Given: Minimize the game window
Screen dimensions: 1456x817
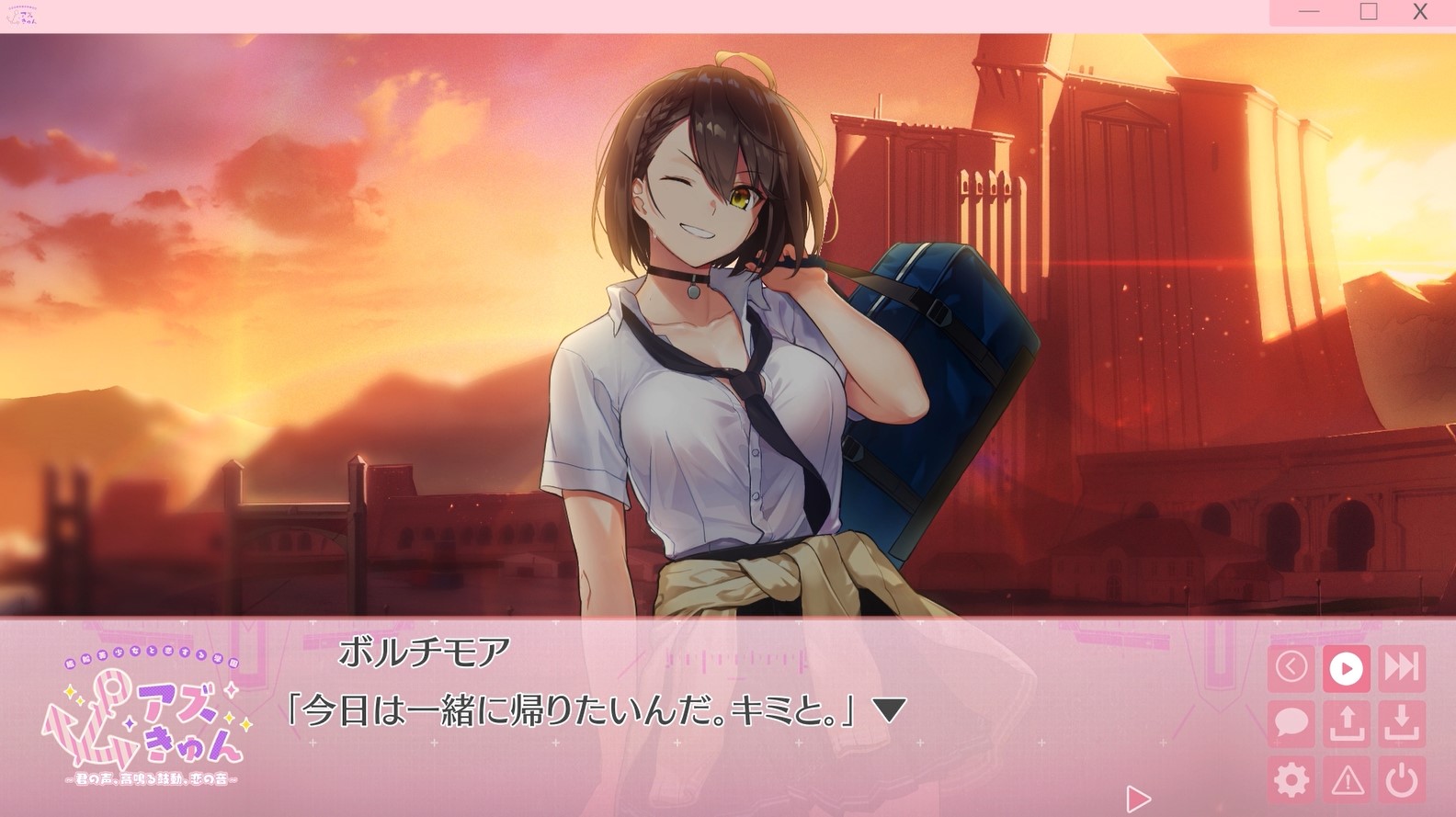Looking at the screenshot, I should click(1311, 12).
